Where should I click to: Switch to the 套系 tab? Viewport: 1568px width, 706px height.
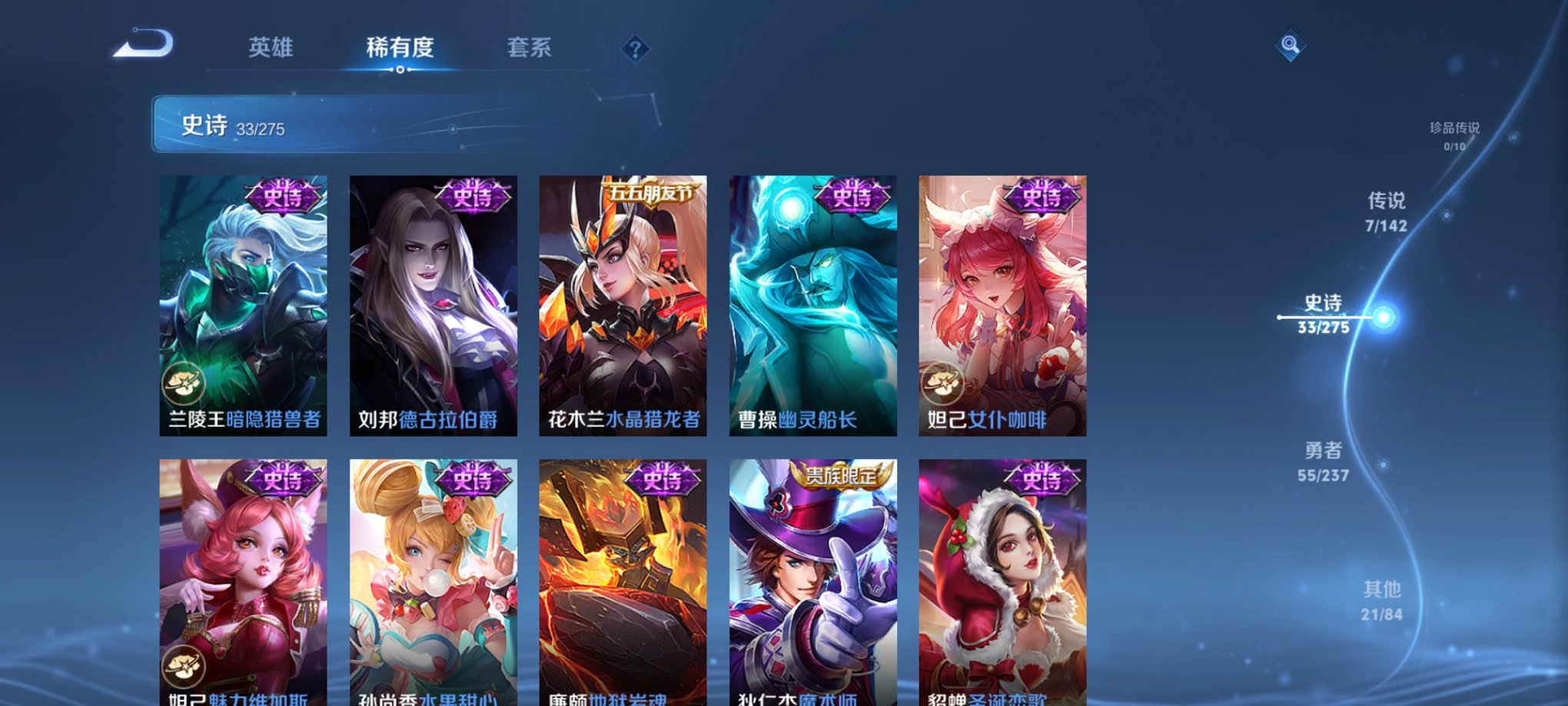[x=537, y=48]
